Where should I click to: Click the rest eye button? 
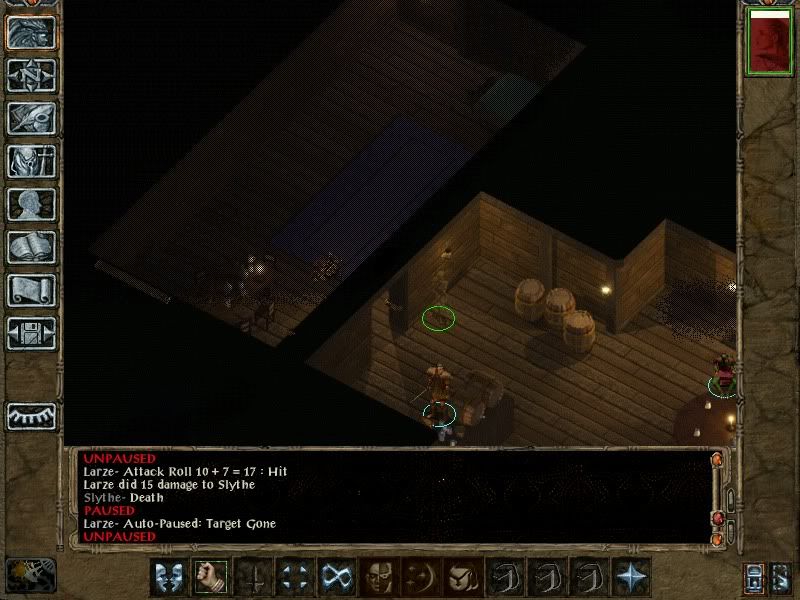click(31, 414)
